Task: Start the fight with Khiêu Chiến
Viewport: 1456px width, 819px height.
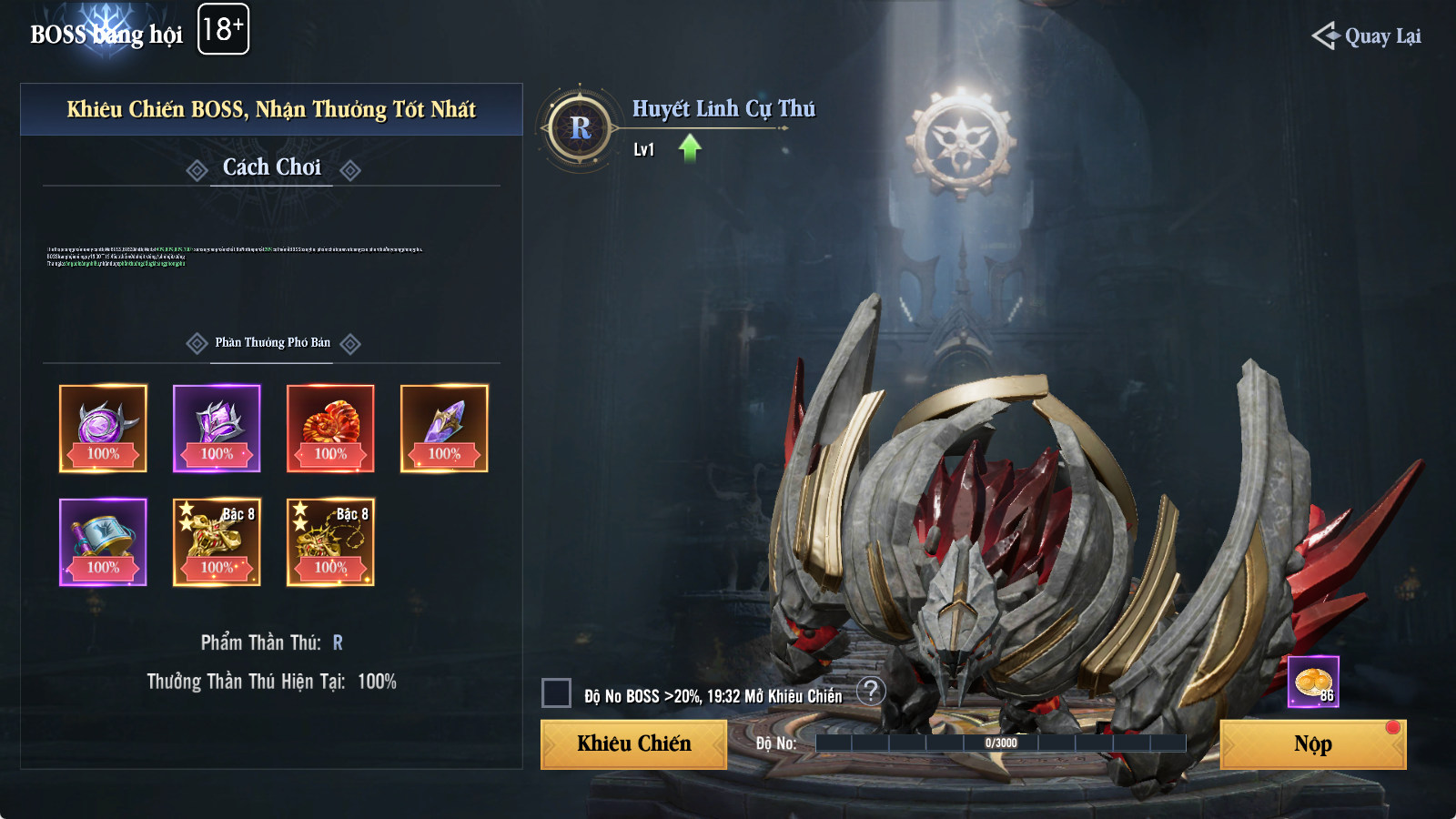Action: (x=633, y=744)
